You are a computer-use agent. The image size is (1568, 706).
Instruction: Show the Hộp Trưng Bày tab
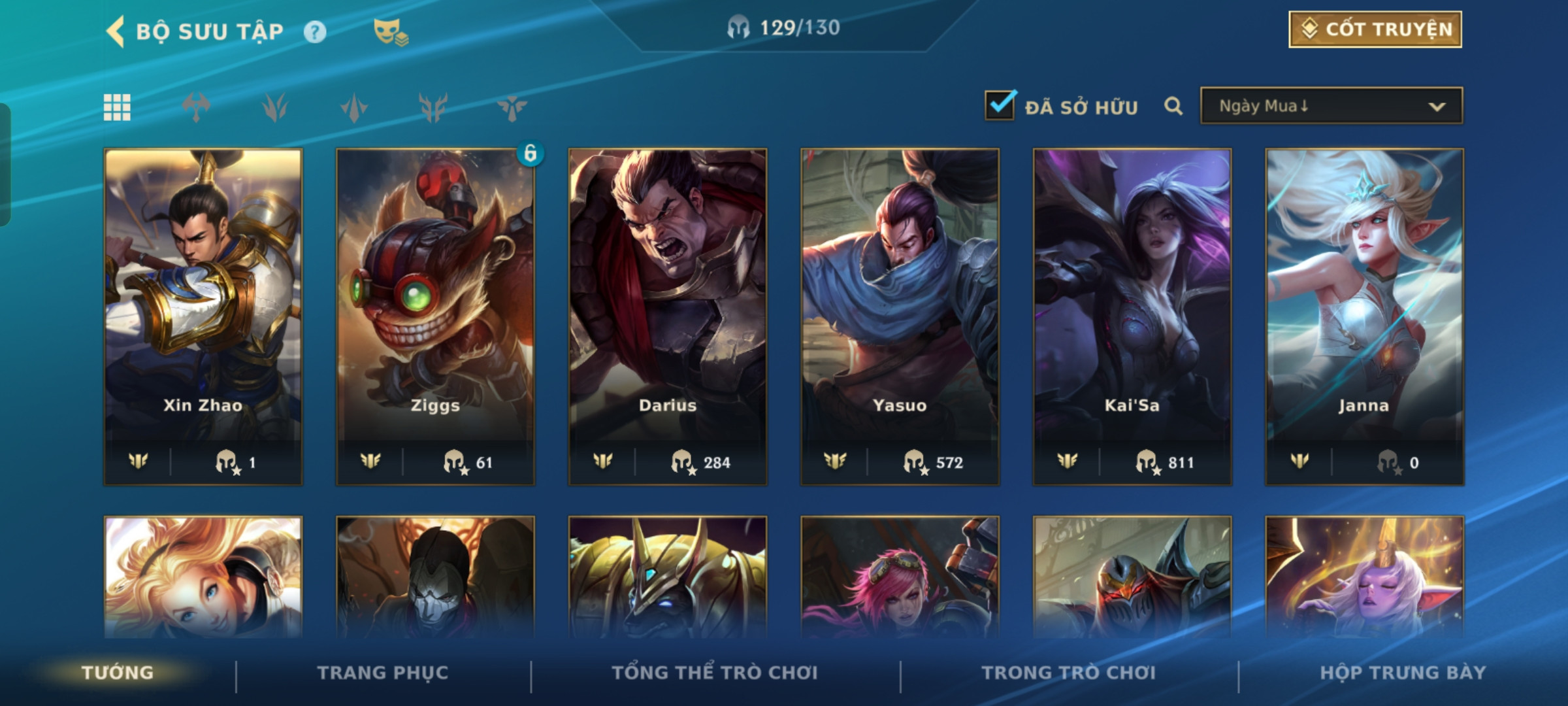[1403, 673]
